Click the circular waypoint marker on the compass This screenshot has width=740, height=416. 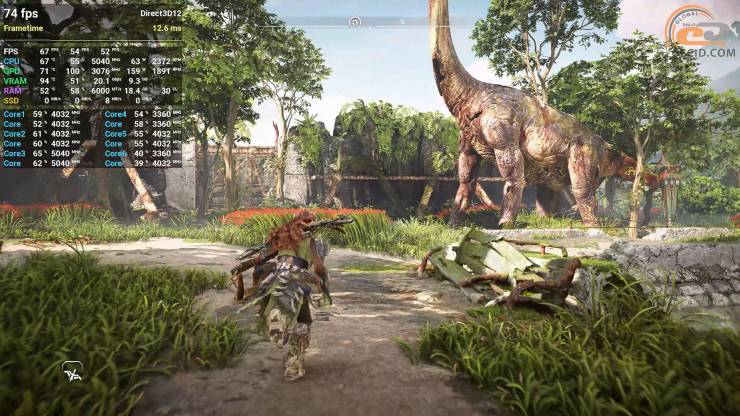coord(354,21)
